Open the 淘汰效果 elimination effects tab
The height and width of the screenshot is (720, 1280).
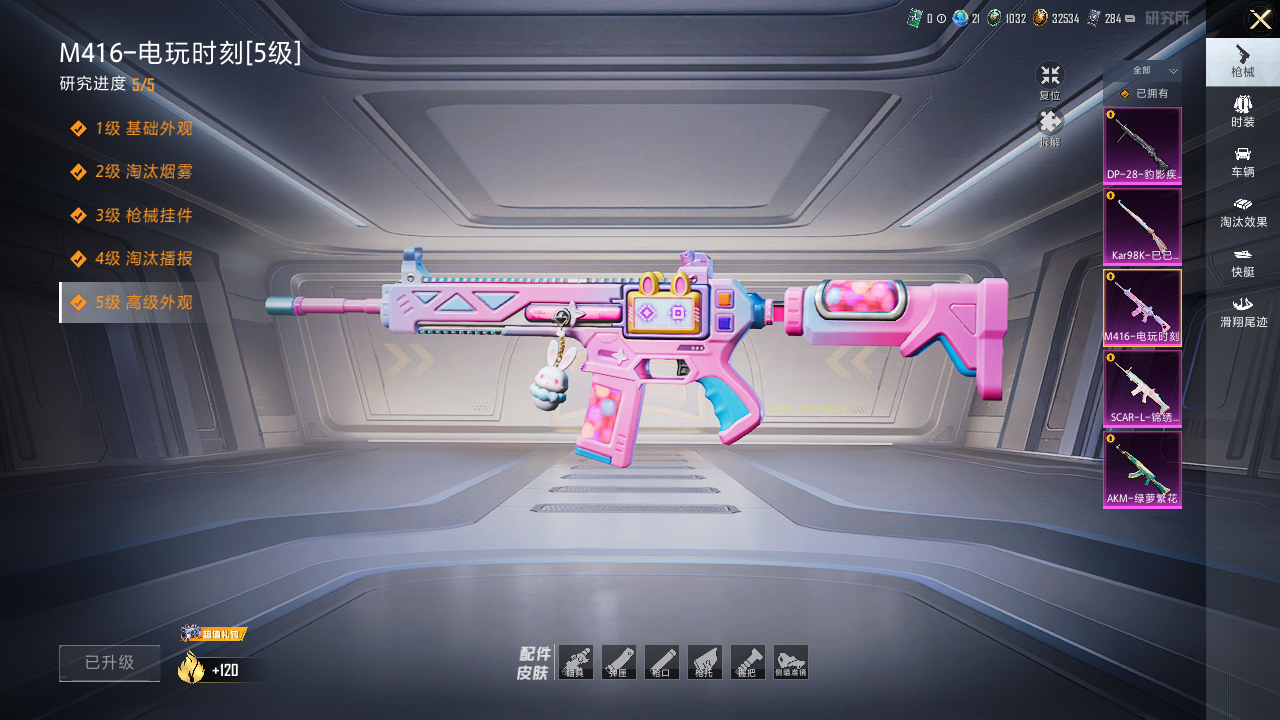(1242, 211)
